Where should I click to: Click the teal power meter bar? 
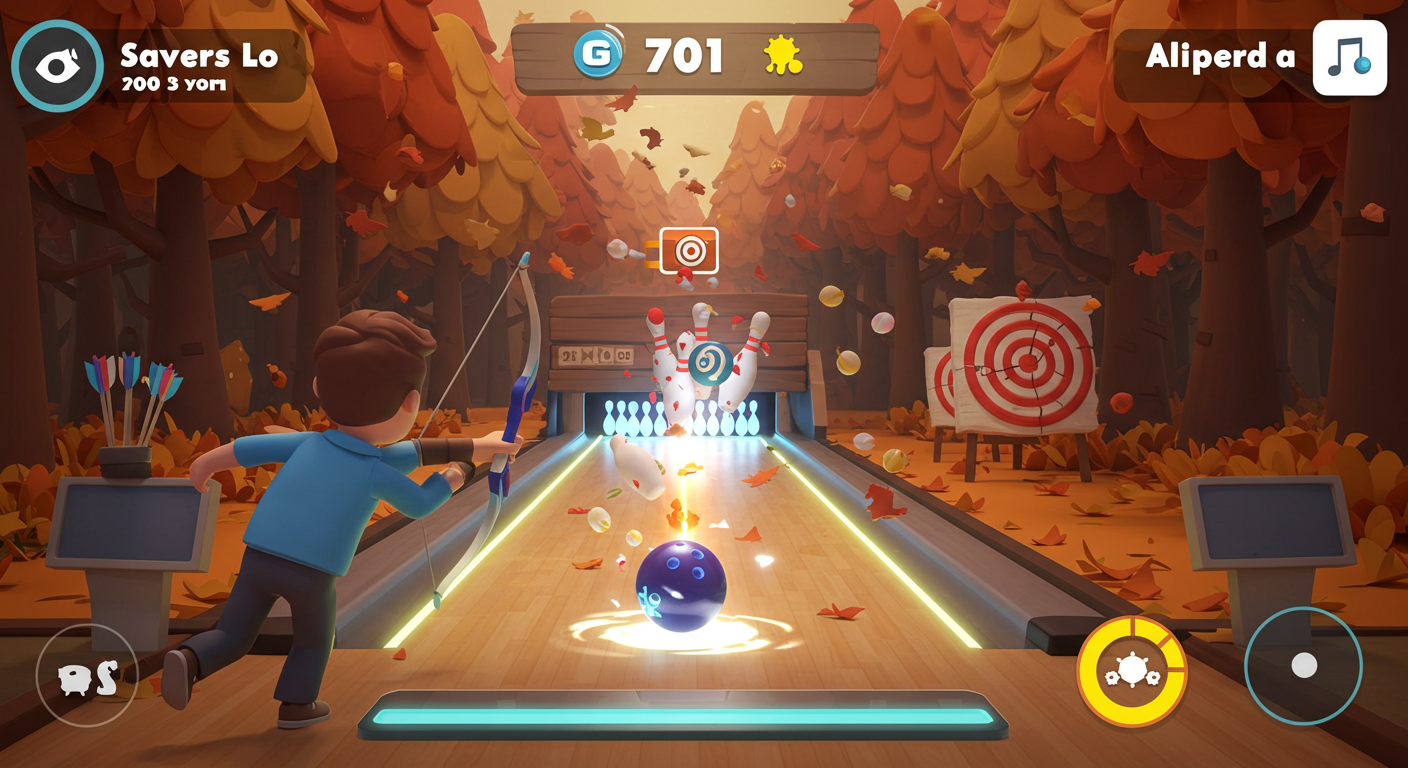[685, 715]
